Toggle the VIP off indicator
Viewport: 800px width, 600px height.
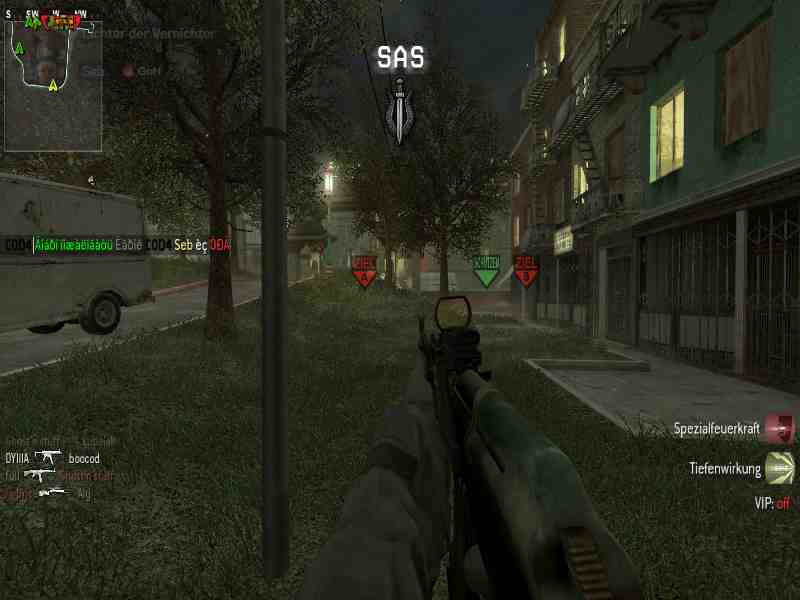[x=771, y=503]
